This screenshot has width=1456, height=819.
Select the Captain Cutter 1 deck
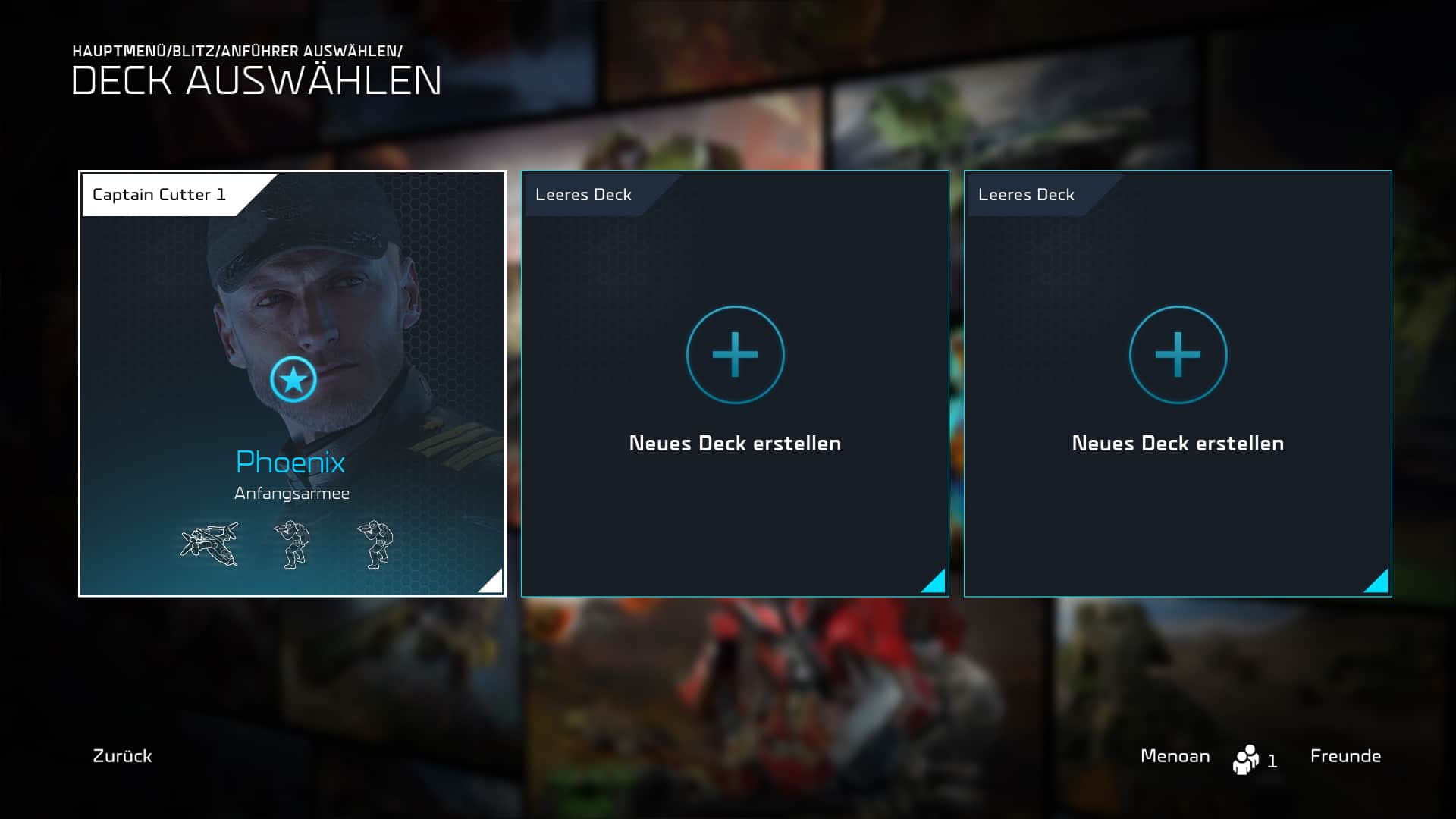click(292, 383)
